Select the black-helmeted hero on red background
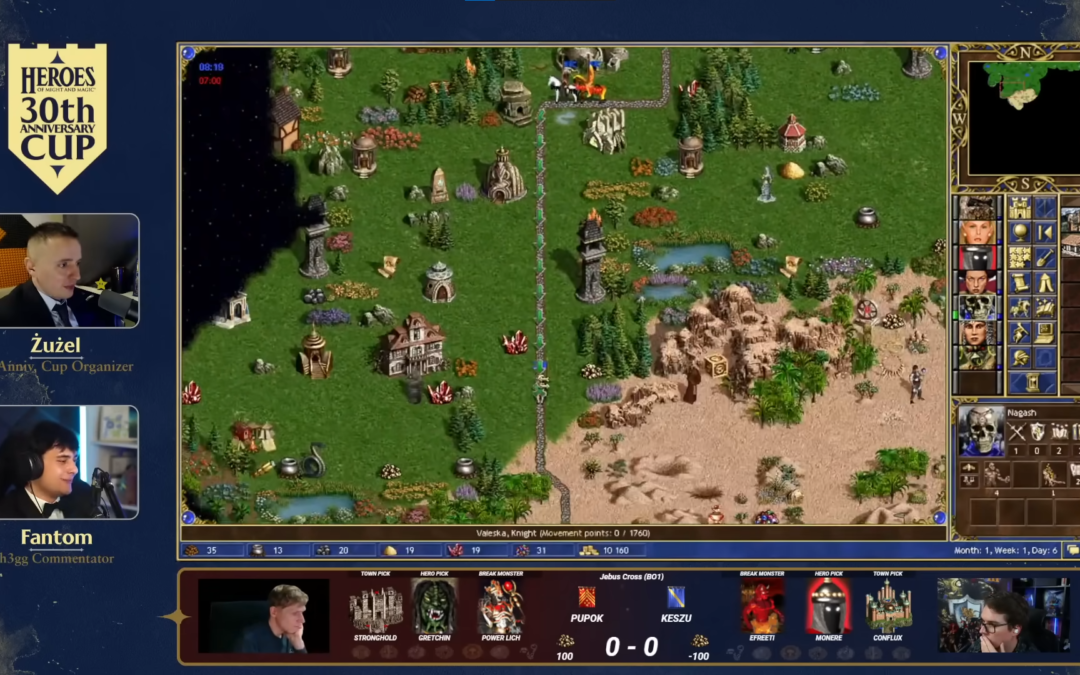The image size is (1080, 675). [977, 258]
